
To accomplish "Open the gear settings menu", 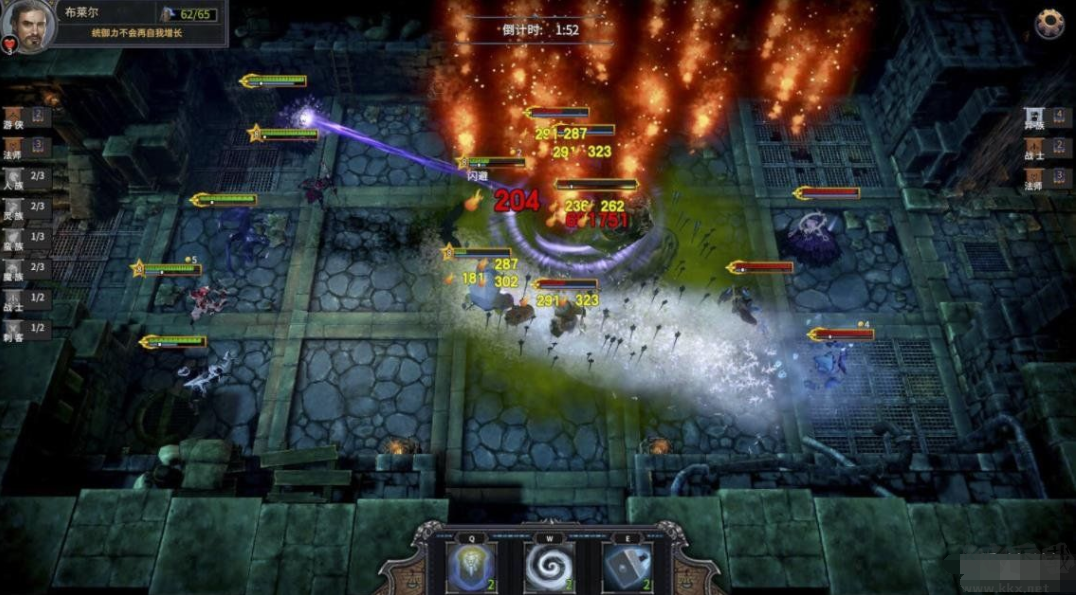I will pos(1049,23).
